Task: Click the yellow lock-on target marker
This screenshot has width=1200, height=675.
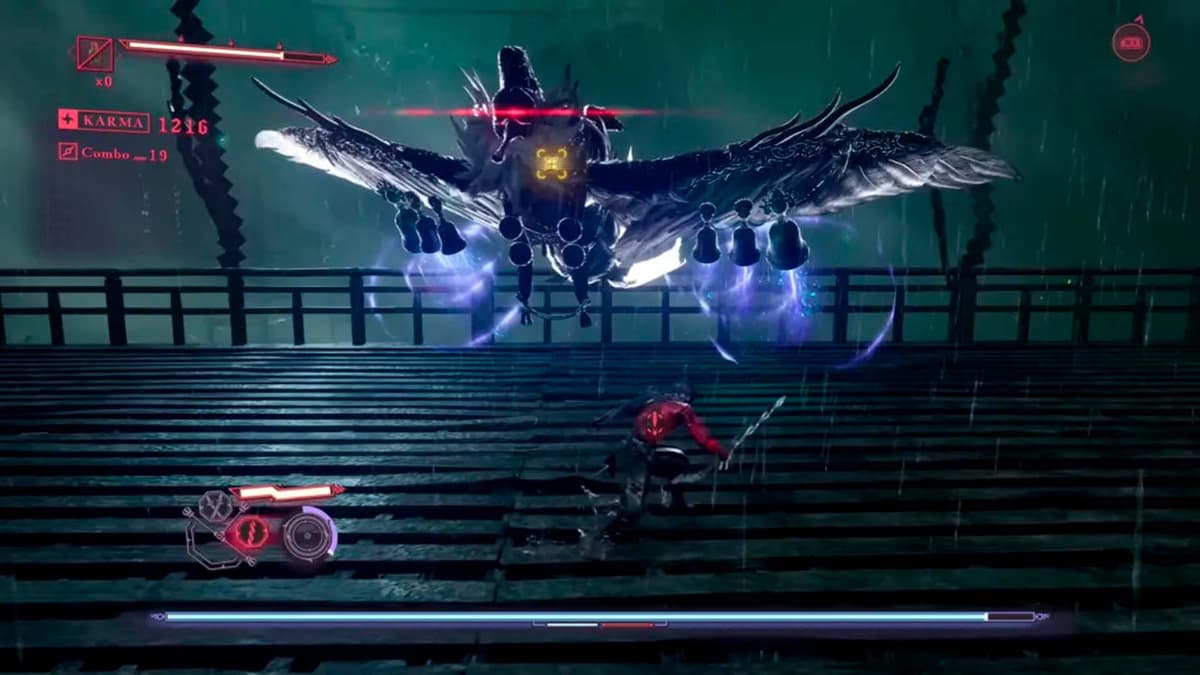Action: (x=551, y=164)
